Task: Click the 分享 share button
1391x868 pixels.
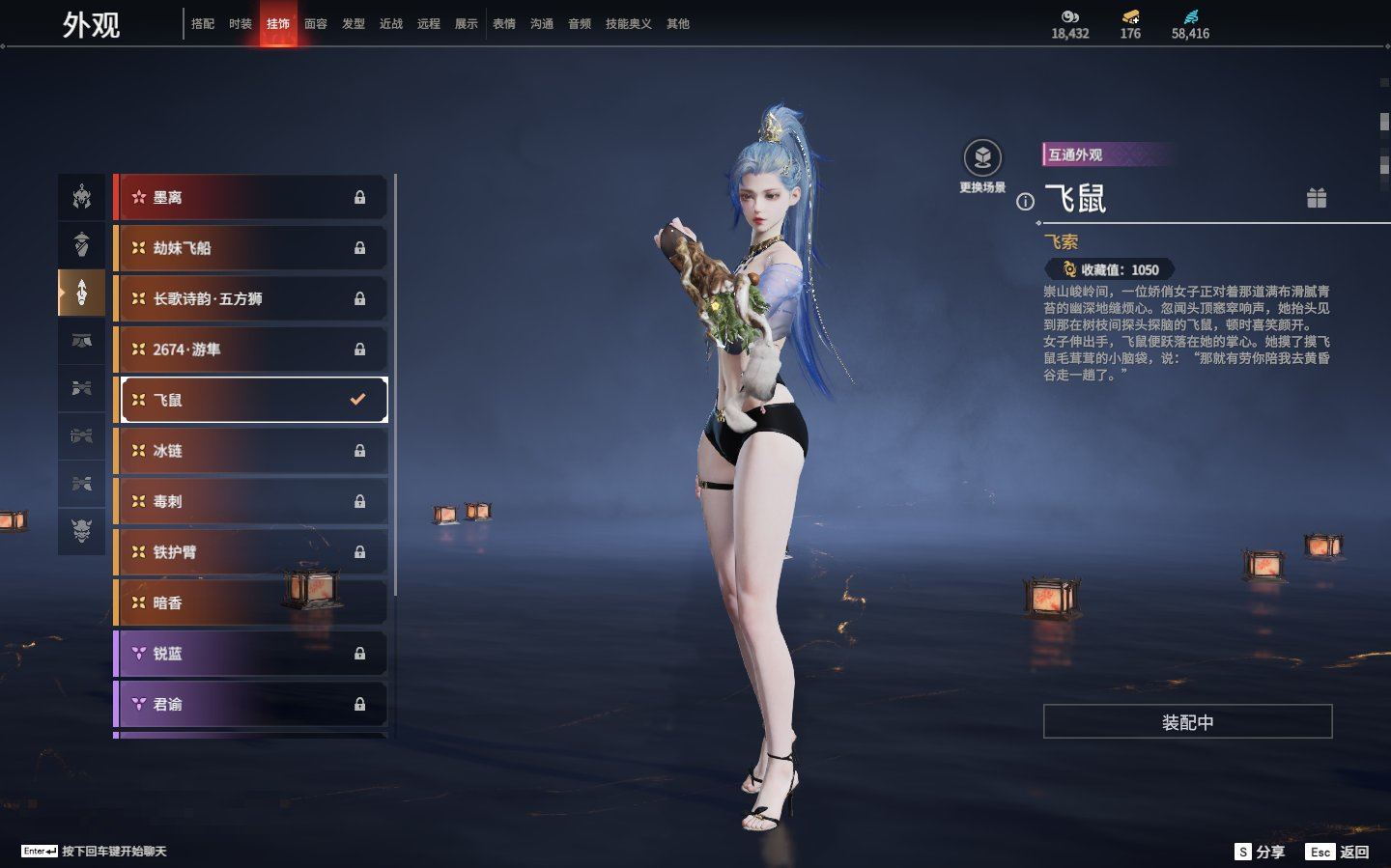Action: pos(1260,852)
